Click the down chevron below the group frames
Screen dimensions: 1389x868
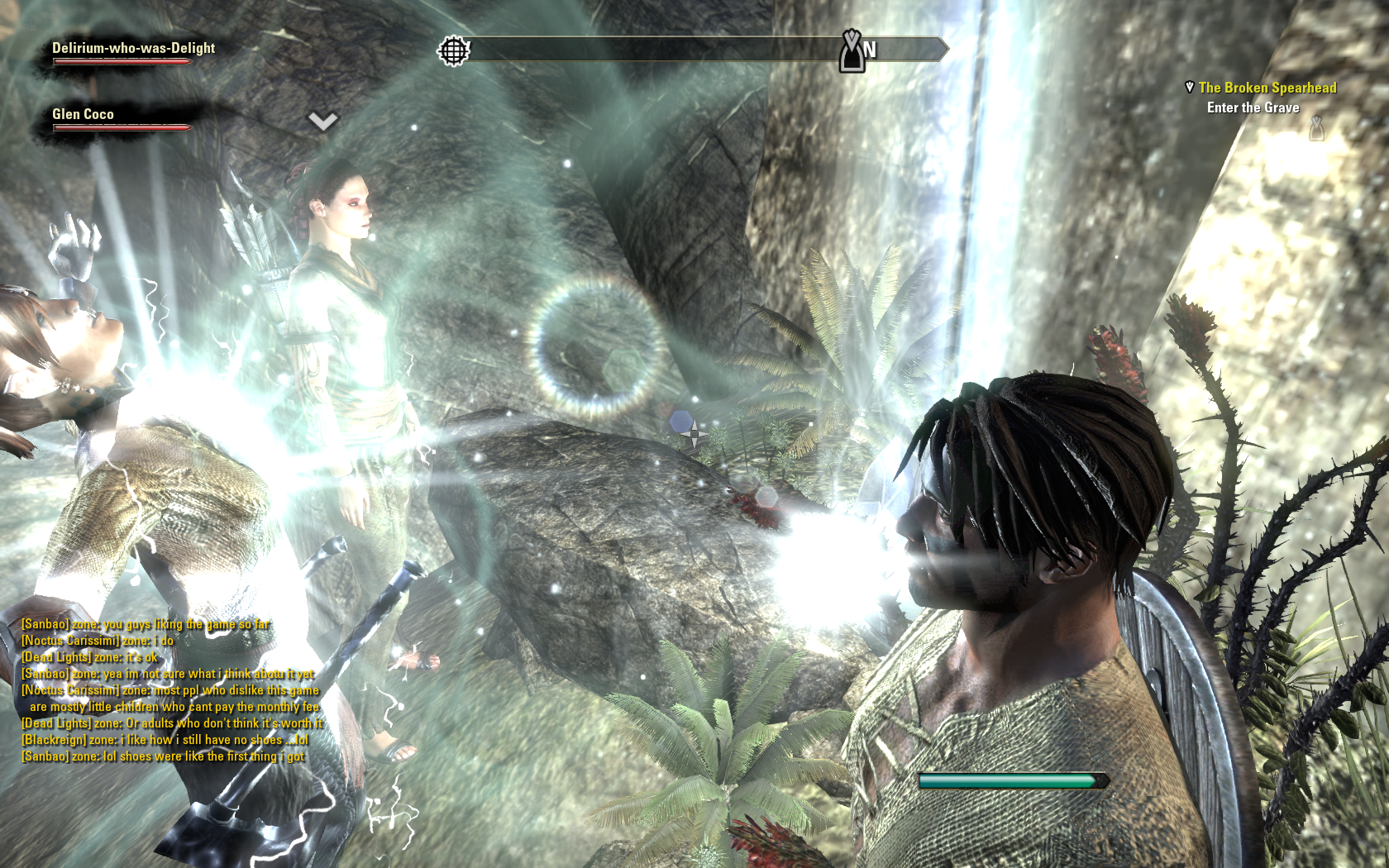(322, 122)
